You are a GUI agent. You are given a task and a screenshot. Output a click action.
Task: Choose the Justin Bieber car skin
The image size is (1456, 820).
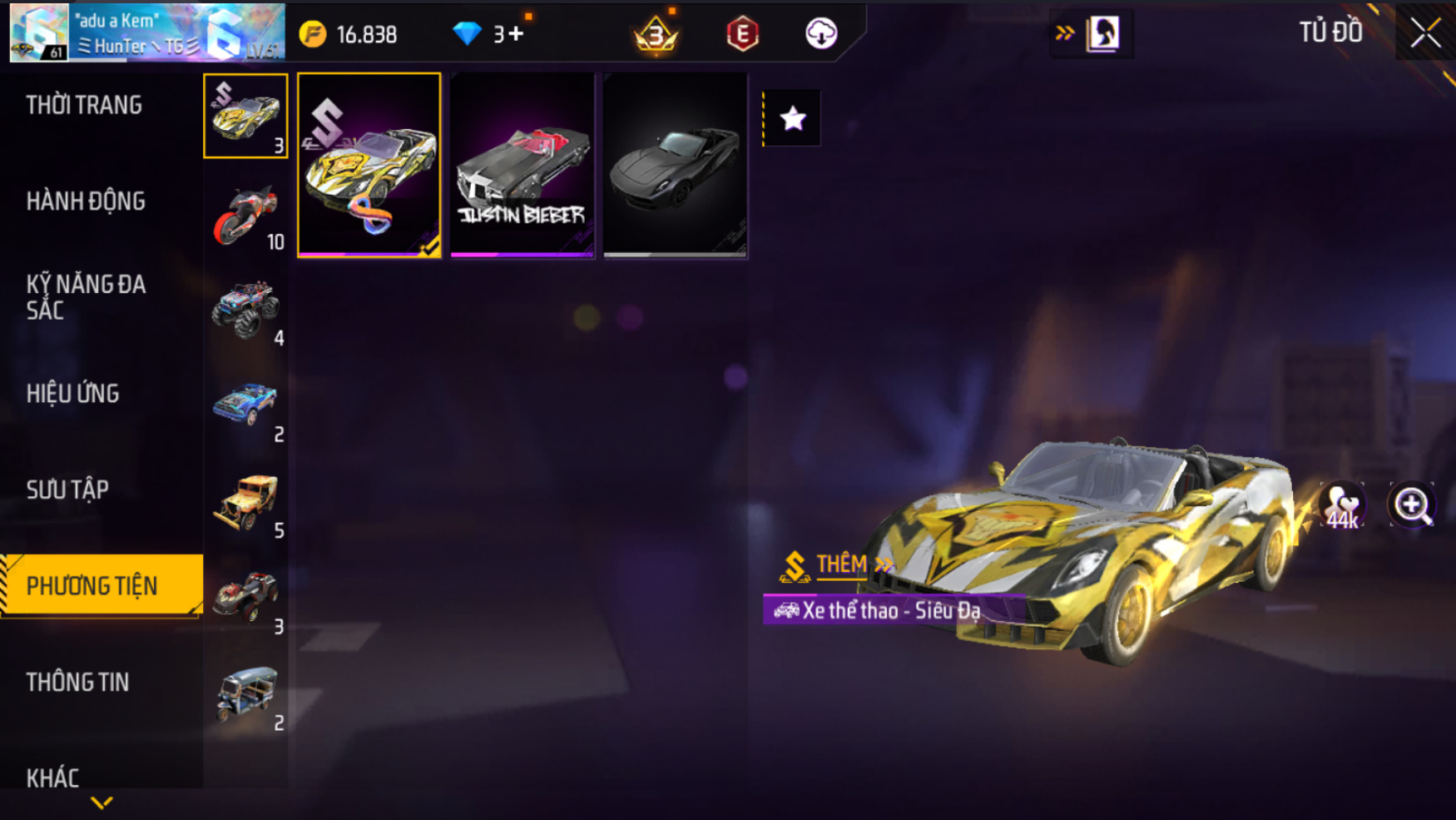coord(522,165)
